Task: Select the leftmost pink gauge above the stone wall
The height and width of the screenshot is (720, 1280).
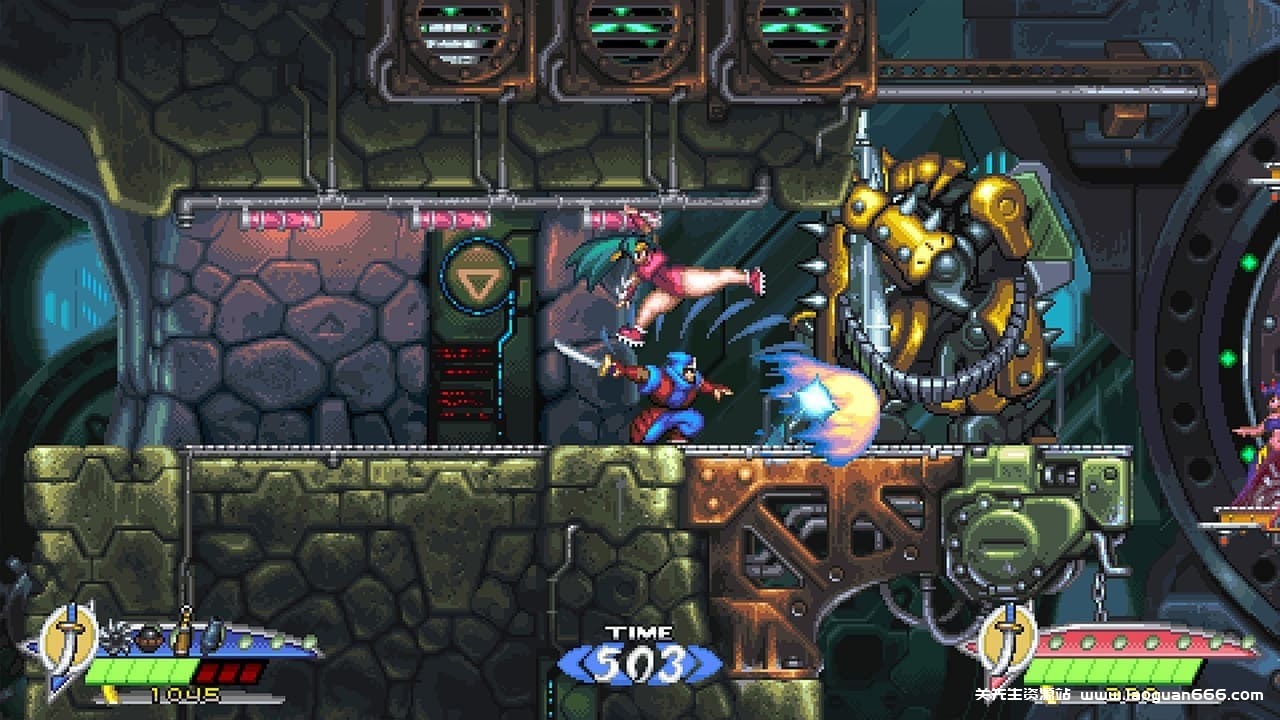Action: click(x=280, y=218)
